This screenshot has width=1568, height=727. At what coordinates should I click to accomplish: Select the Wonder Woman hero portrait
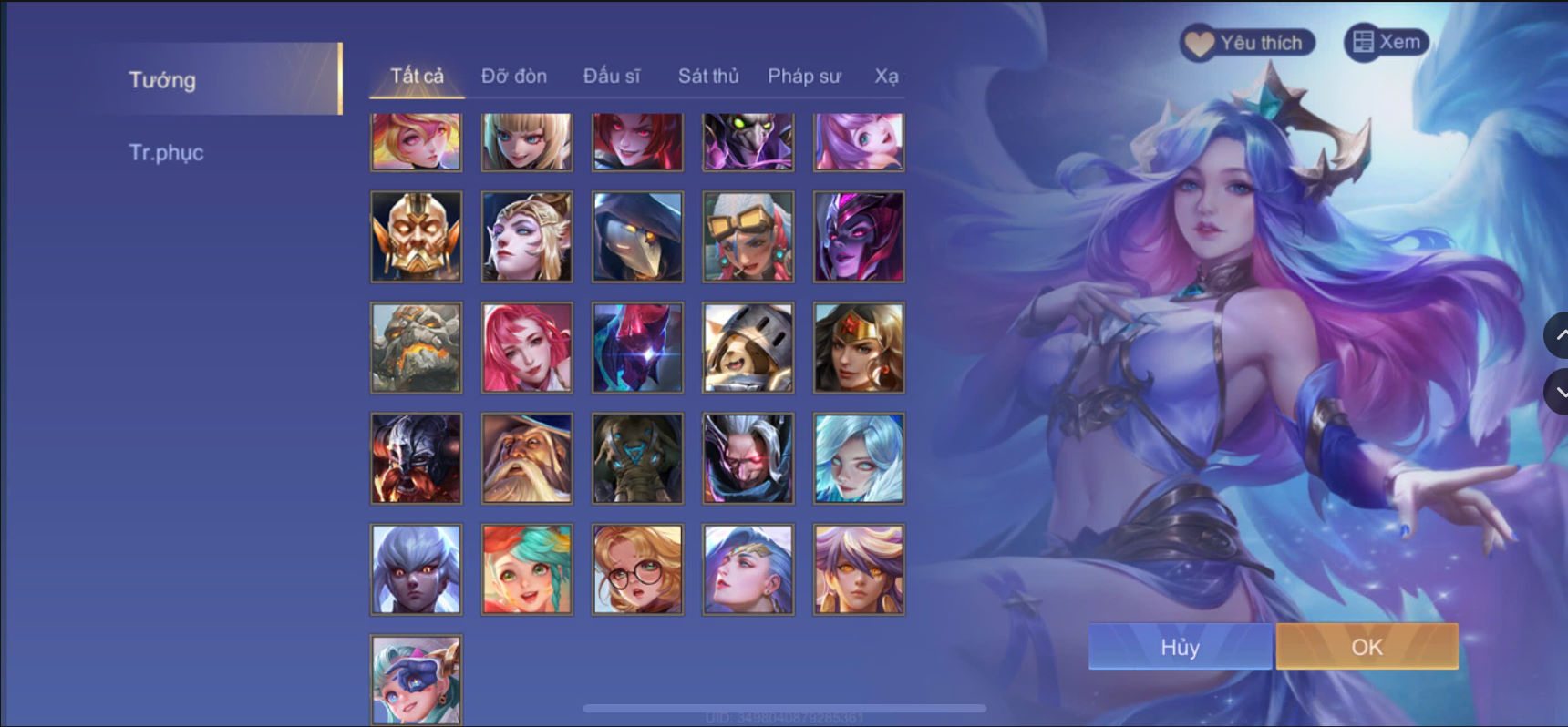coord(858,347)
